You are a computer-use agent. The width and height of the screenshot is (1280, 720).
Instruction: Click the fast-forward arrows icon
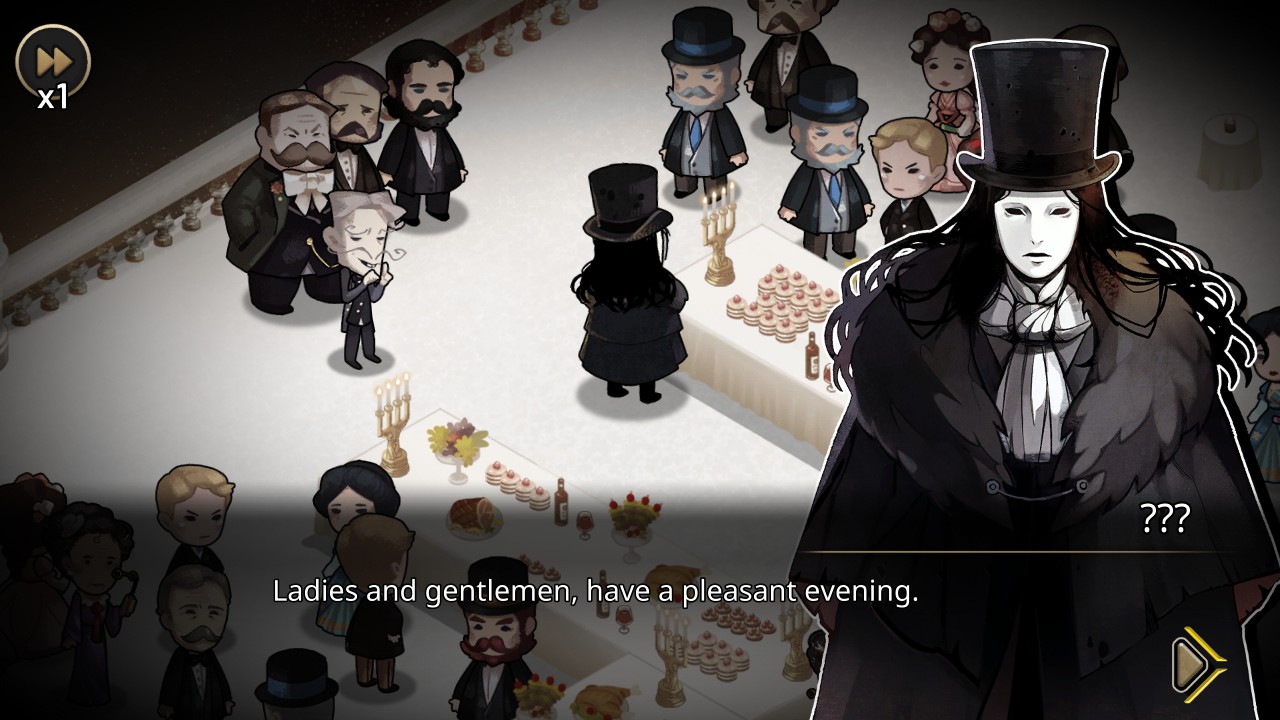(x=55, y=58)
